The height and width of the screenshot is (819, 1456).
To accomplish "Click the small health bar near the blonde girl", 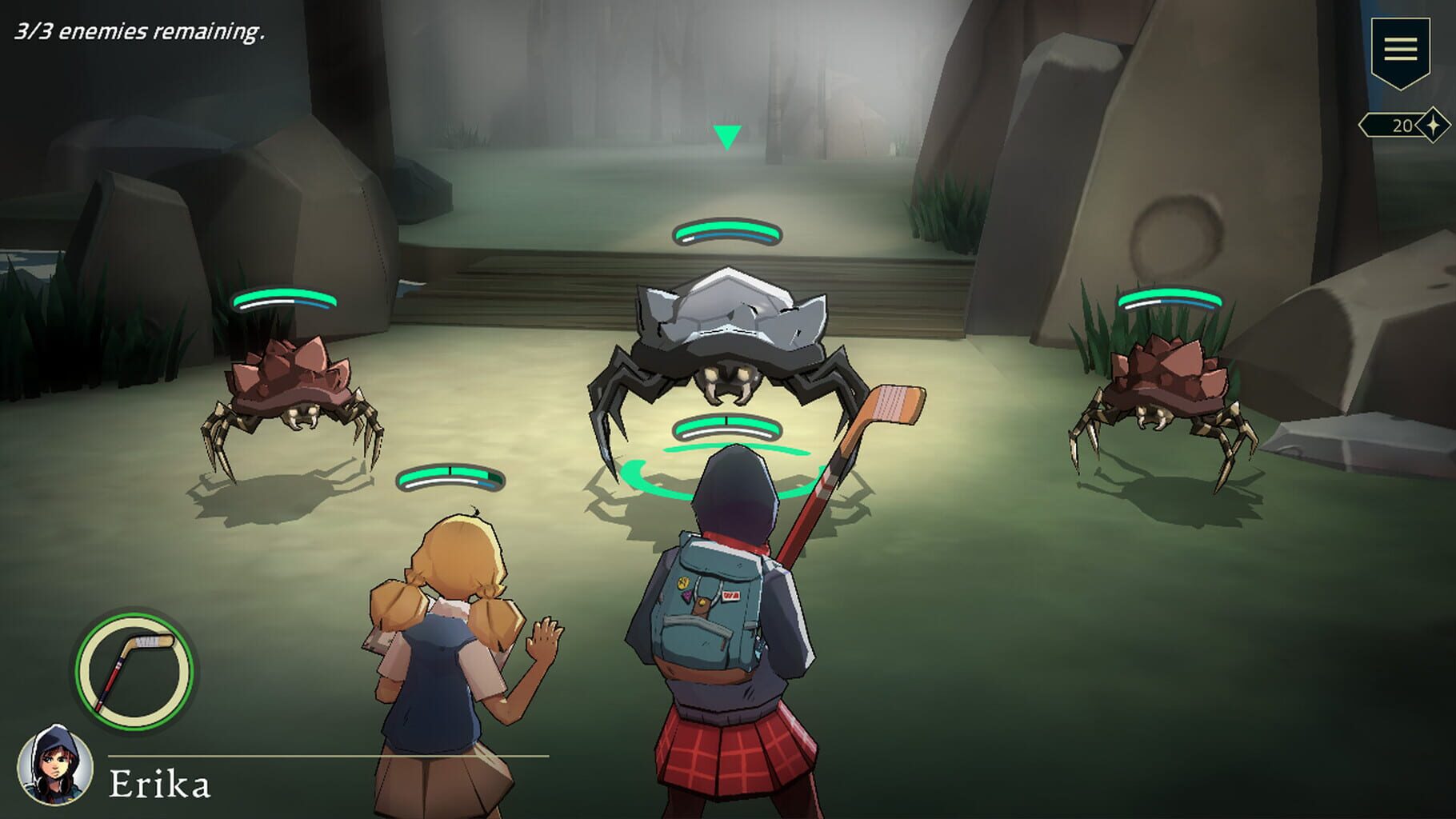I will tap(450, 477).
